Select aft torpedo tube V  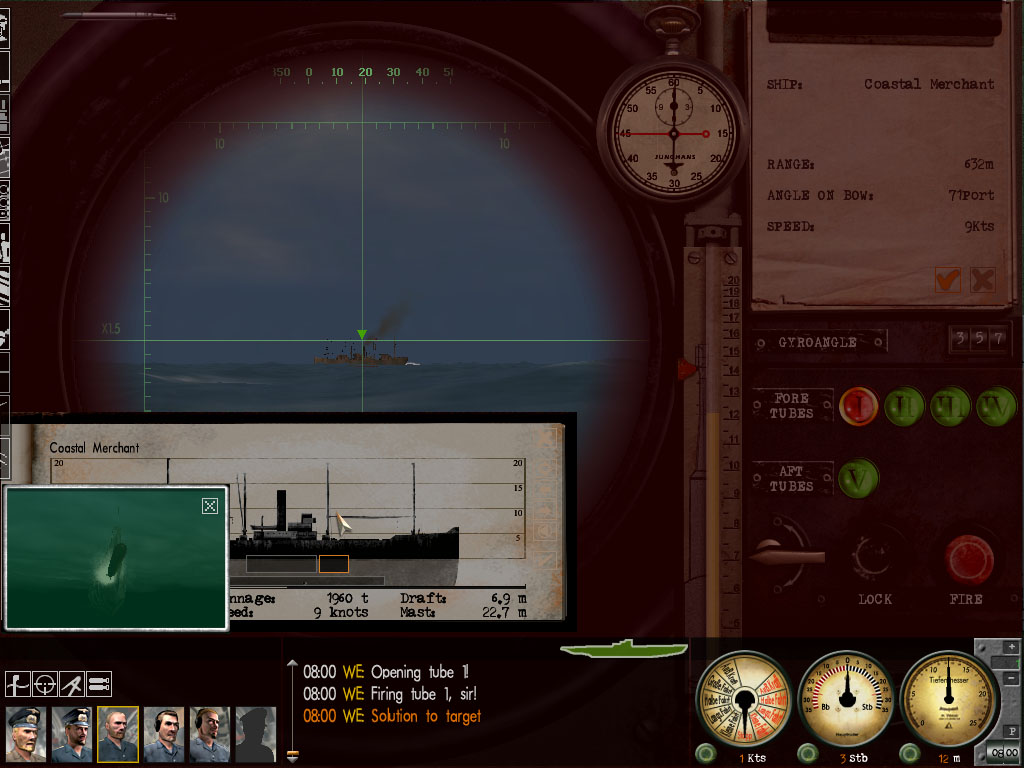click(x=858, y=478)
